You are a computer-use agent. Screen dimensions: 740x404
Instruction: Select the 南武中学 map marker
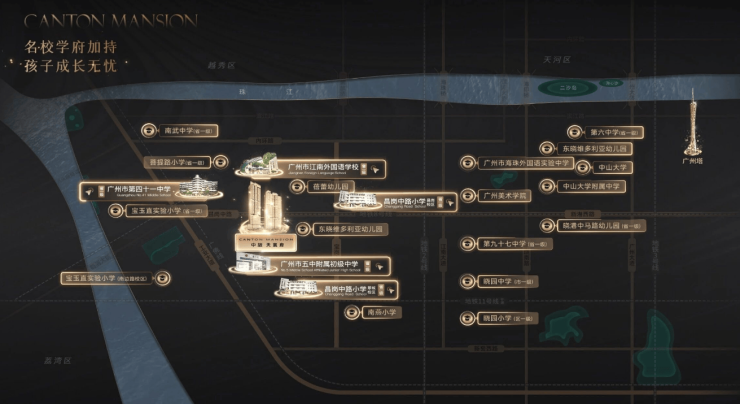point(181,130)
